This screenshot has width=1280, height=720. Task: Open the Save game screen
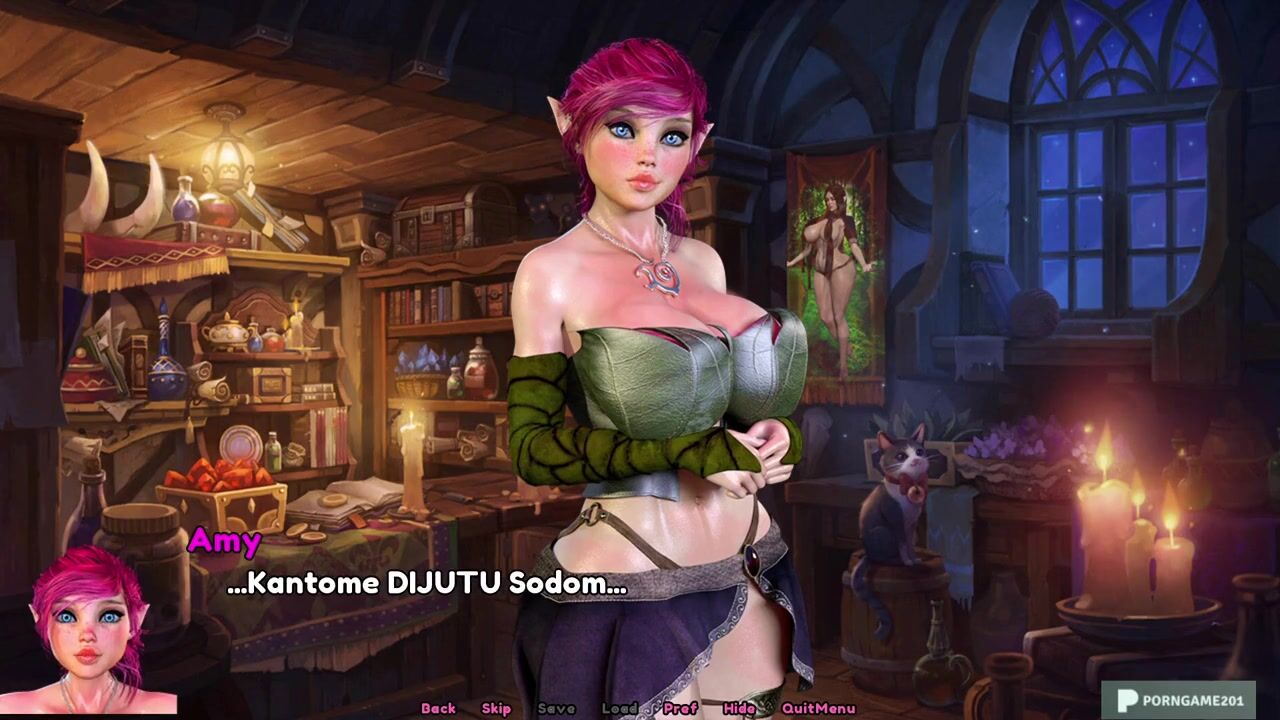pyautogui.click(x=556, y=708)
